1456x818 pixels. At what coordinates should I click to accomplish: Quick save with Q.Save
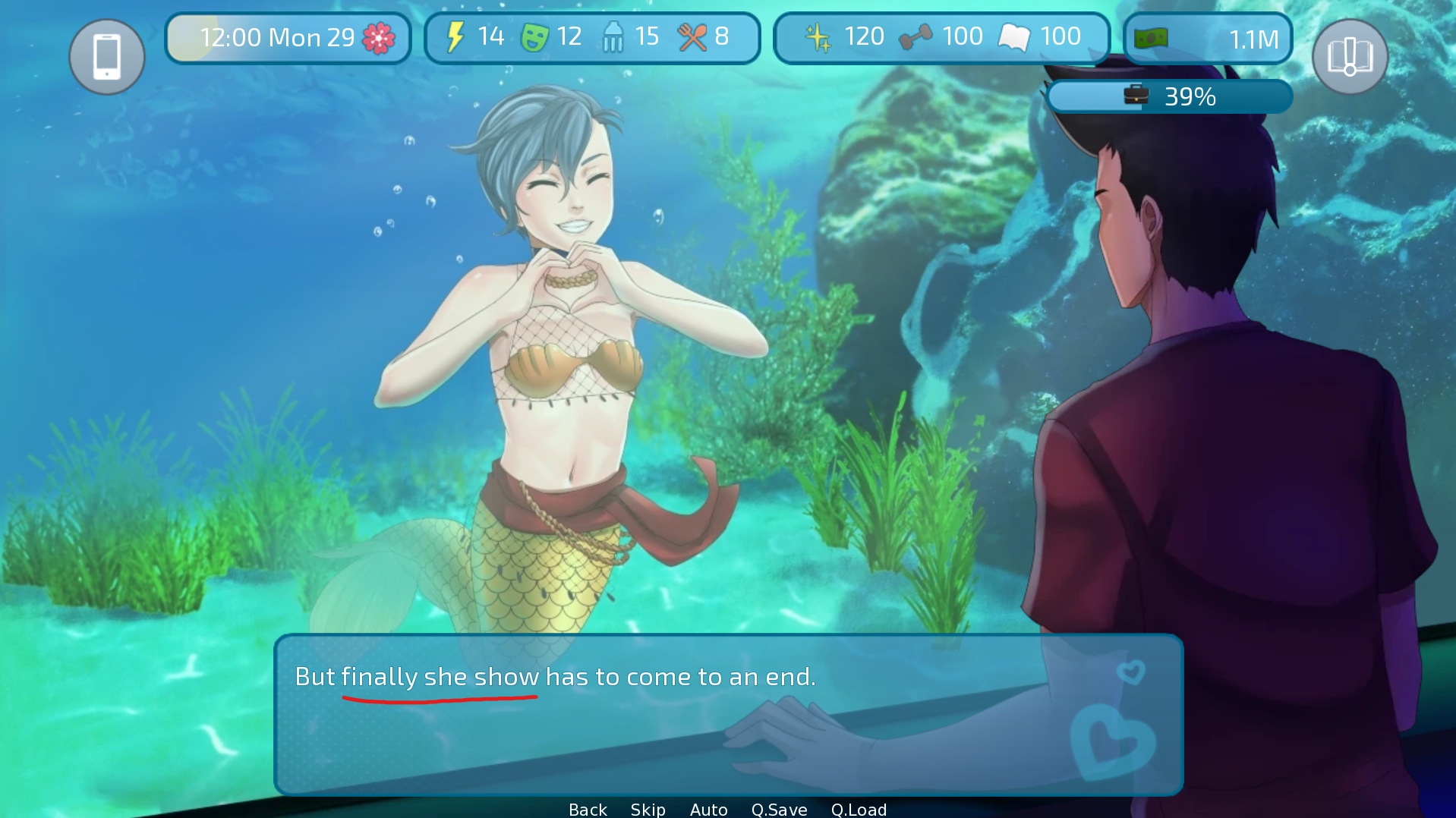779,809
